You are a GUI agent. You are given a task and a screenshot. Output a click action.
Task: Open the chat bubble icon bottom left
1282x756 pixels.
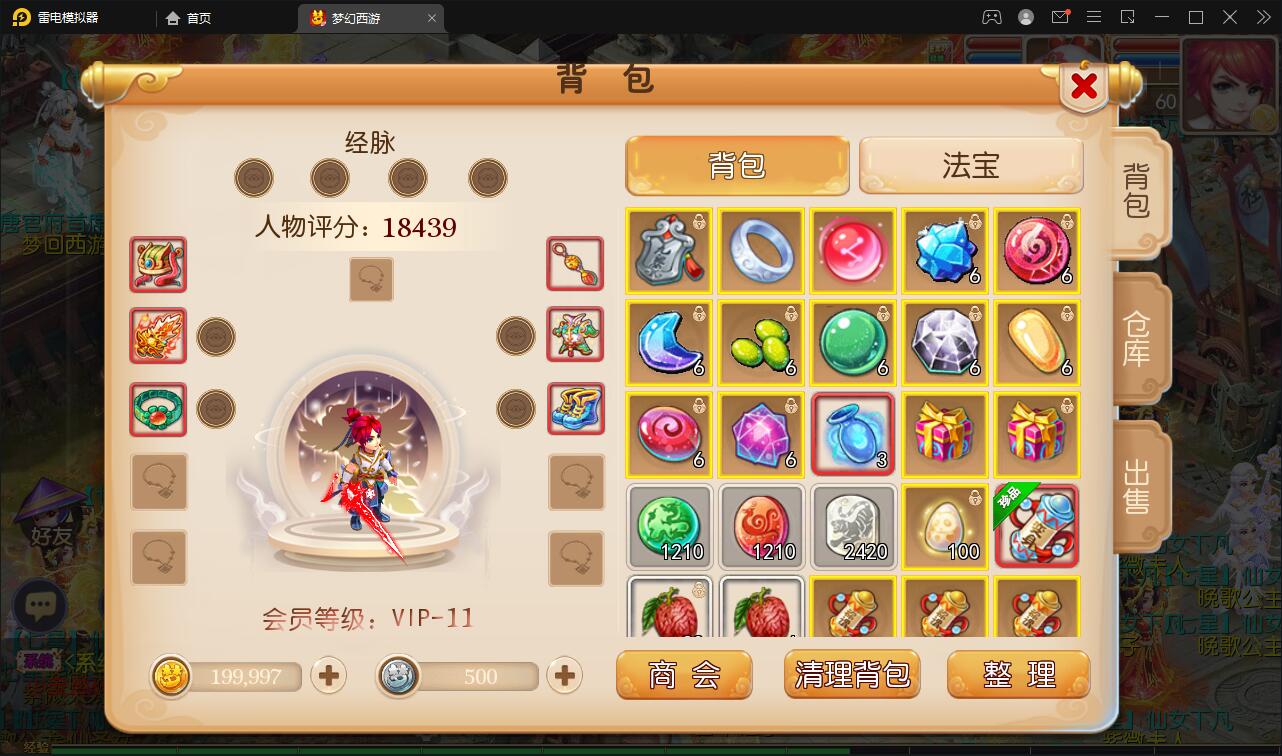[40, 604]
